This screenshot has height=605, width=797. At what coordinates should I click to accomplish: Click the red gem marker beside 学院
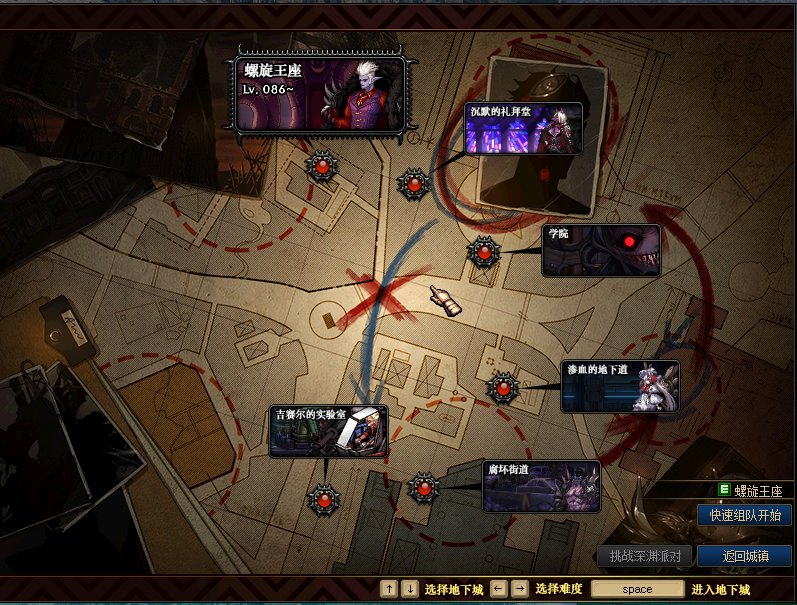click(484, 253)
